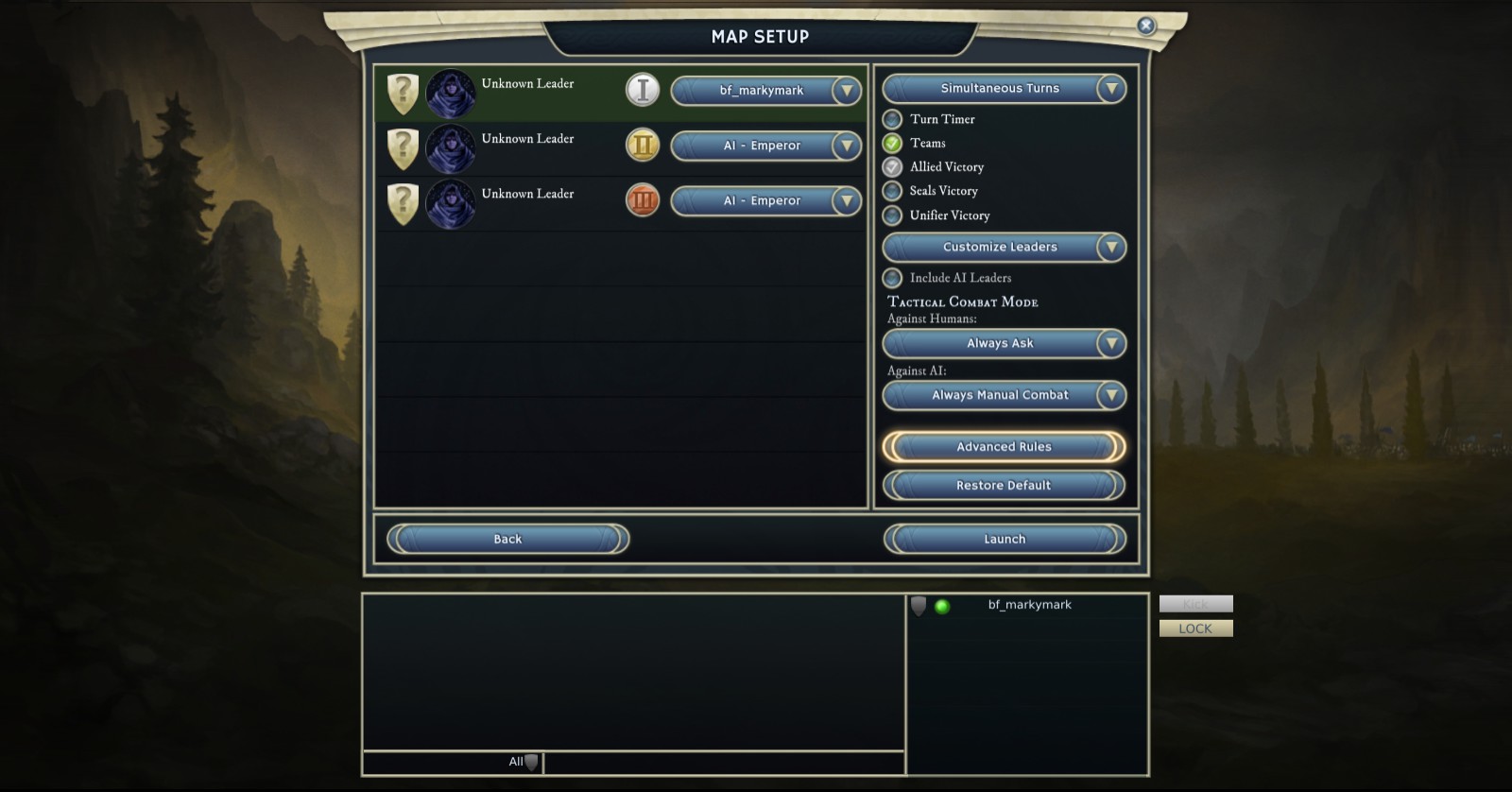
Task: Toggle Include AI Leaders
Action: pyautogui.click(x=892, y=278)
